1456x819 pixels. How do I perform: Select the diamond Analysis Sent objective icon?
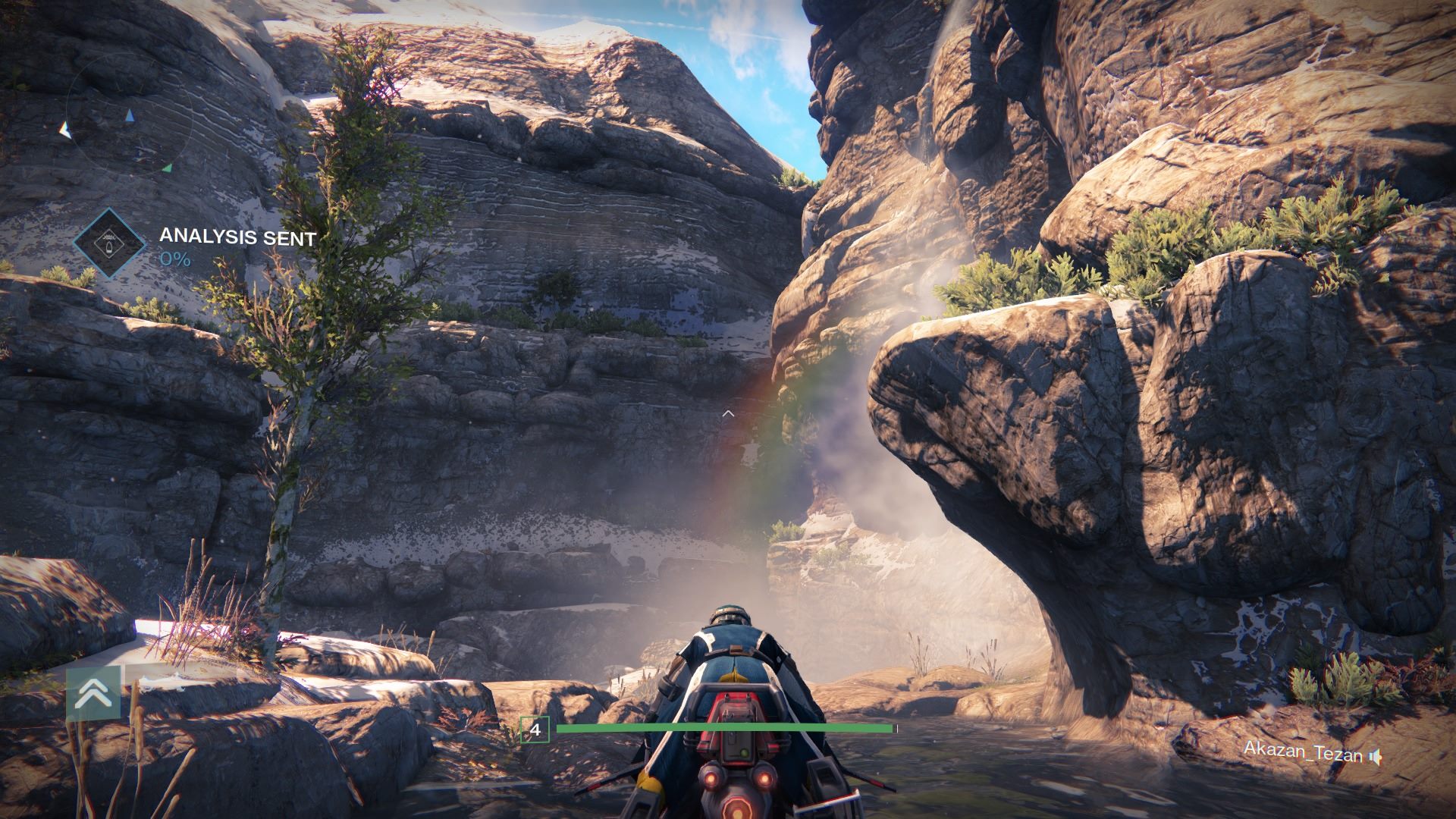pos(111,243)
